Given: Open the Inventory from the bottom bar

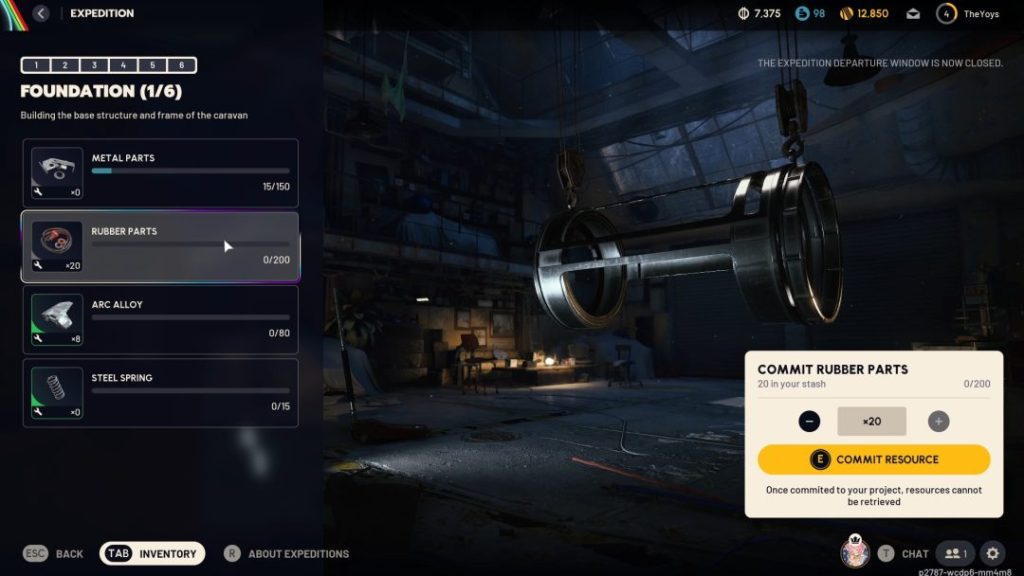Looking at the screenshot, I should (x=153, y=553).
